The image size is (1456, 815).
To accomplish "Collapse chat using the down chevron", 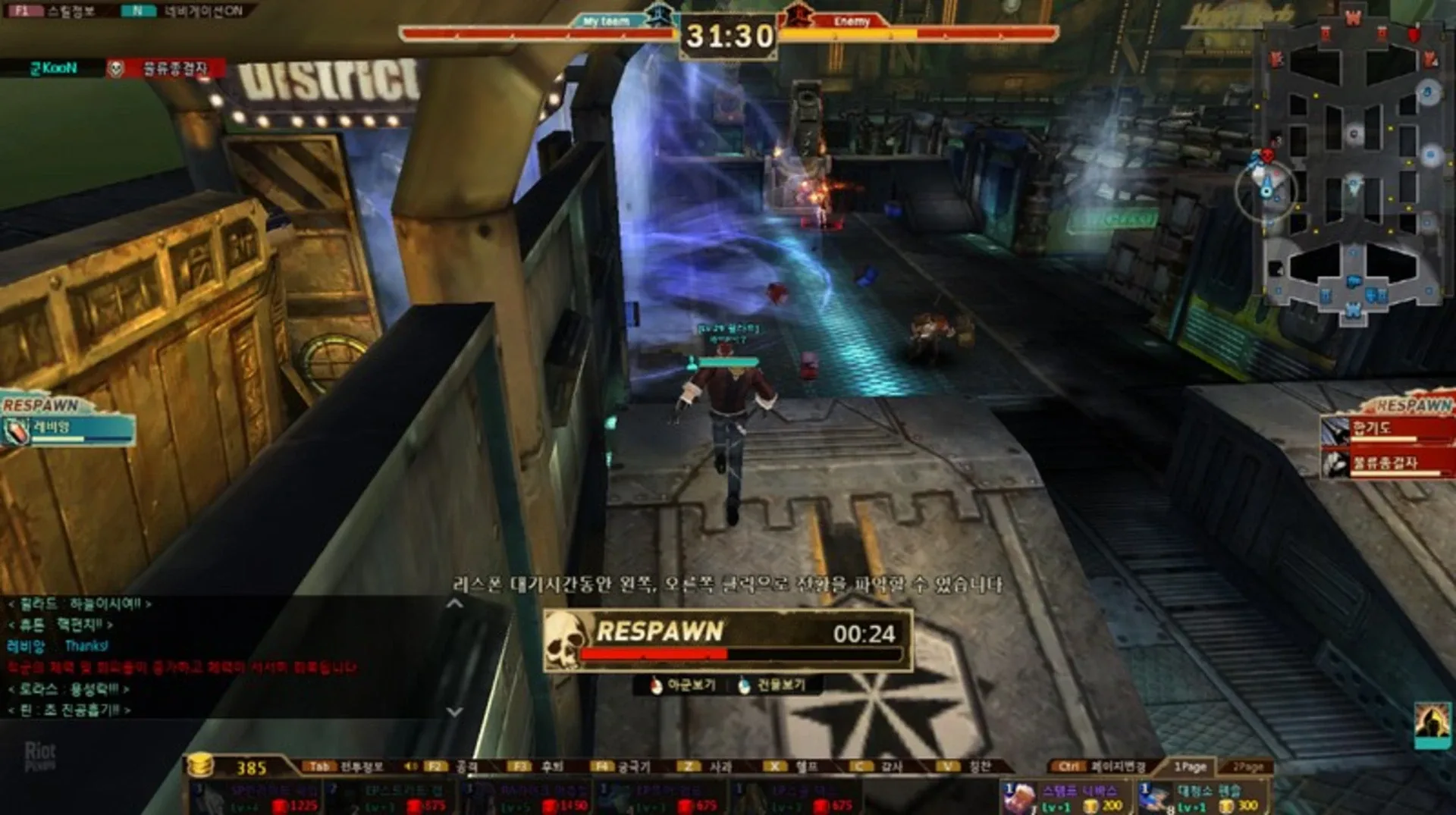I will pos(455,711).
